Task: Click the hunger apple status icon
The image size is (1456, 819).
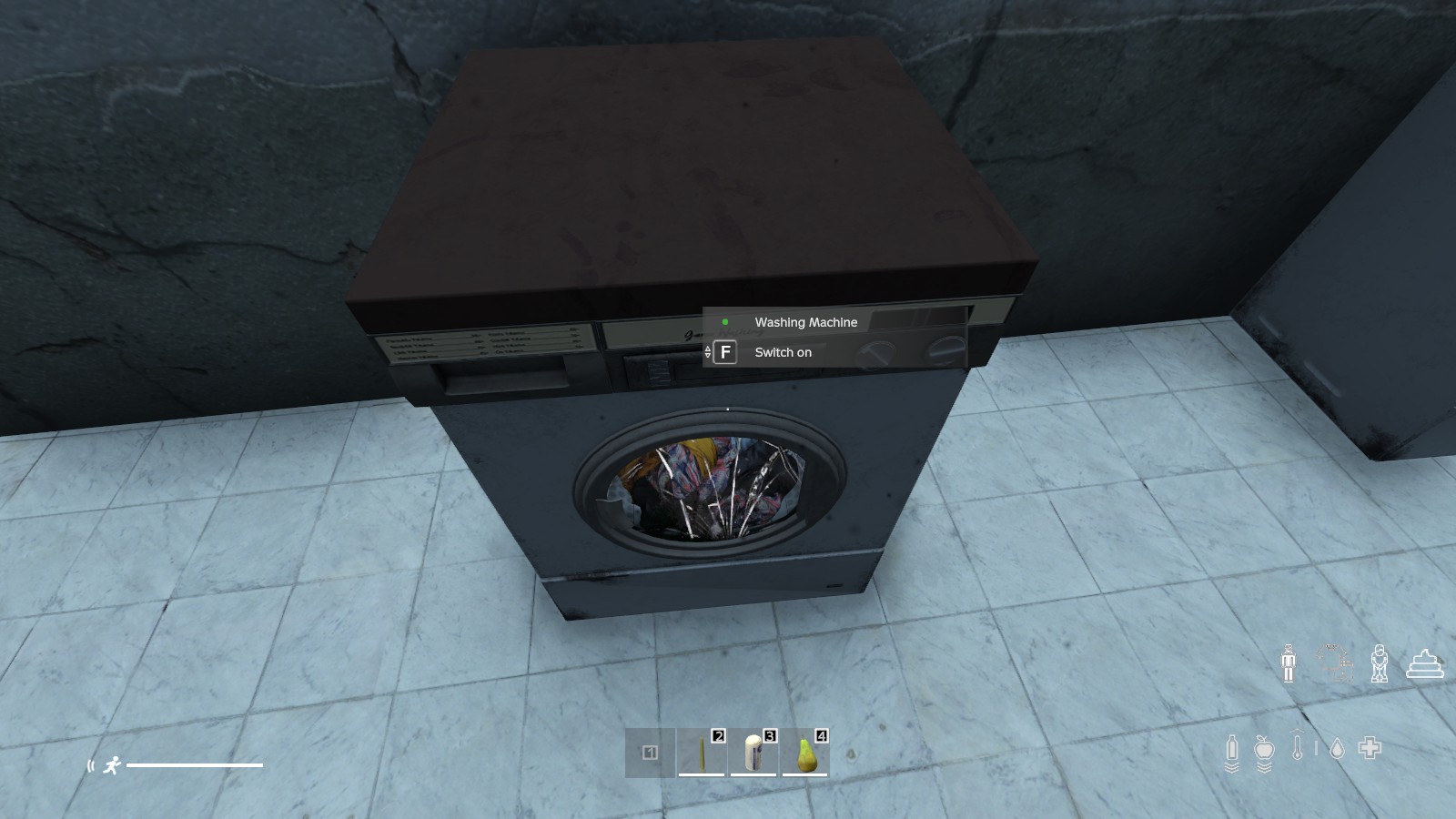Action: 1264,749
